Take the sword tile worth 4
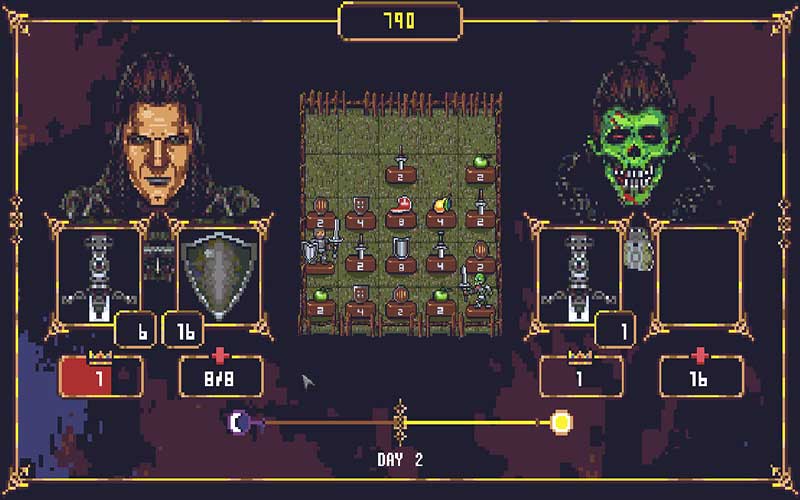This screenshot has width=800, height=500. (x=440, y=250)
